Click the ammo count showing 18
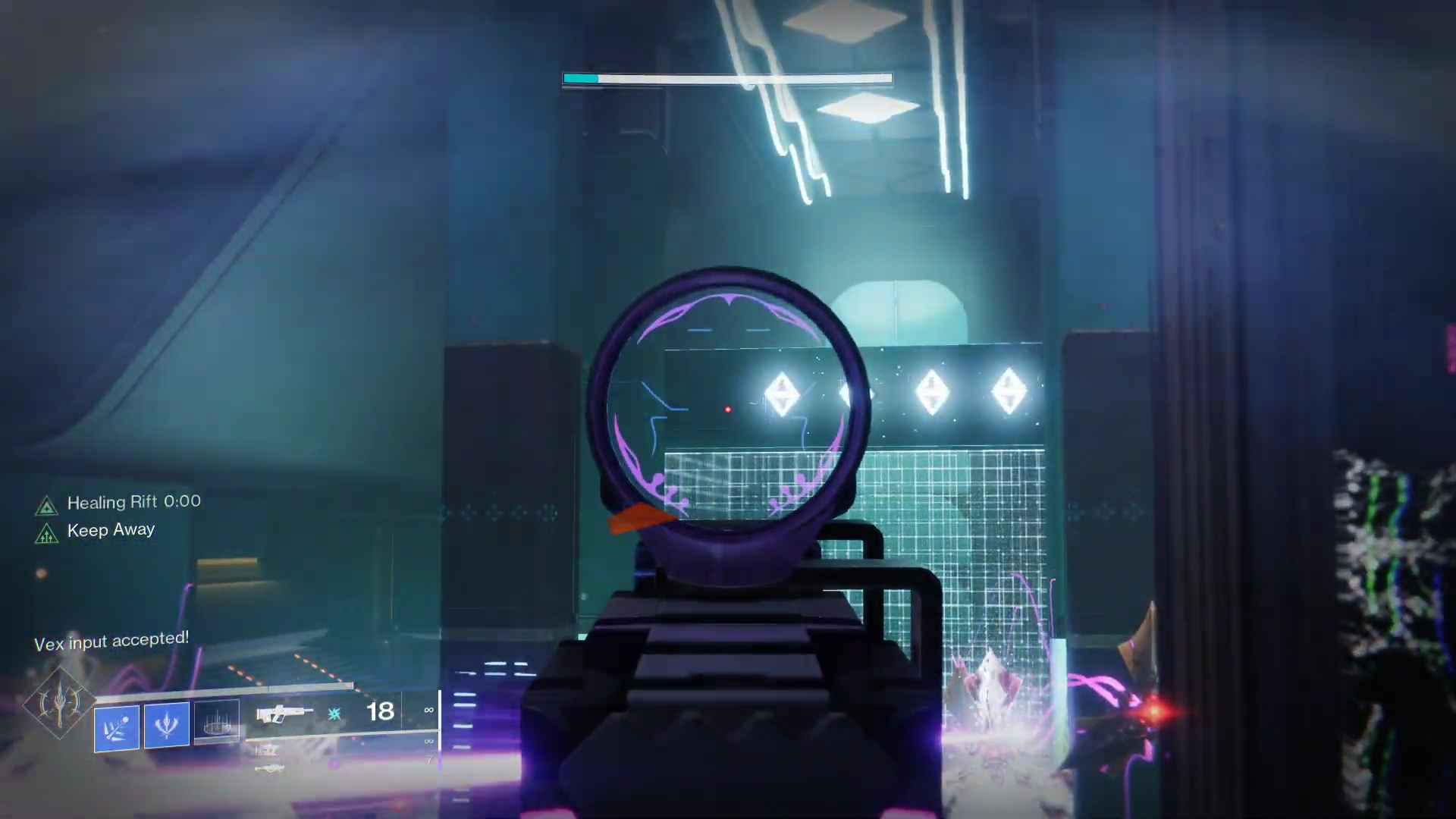The image size is (1456, 819). 381,711
